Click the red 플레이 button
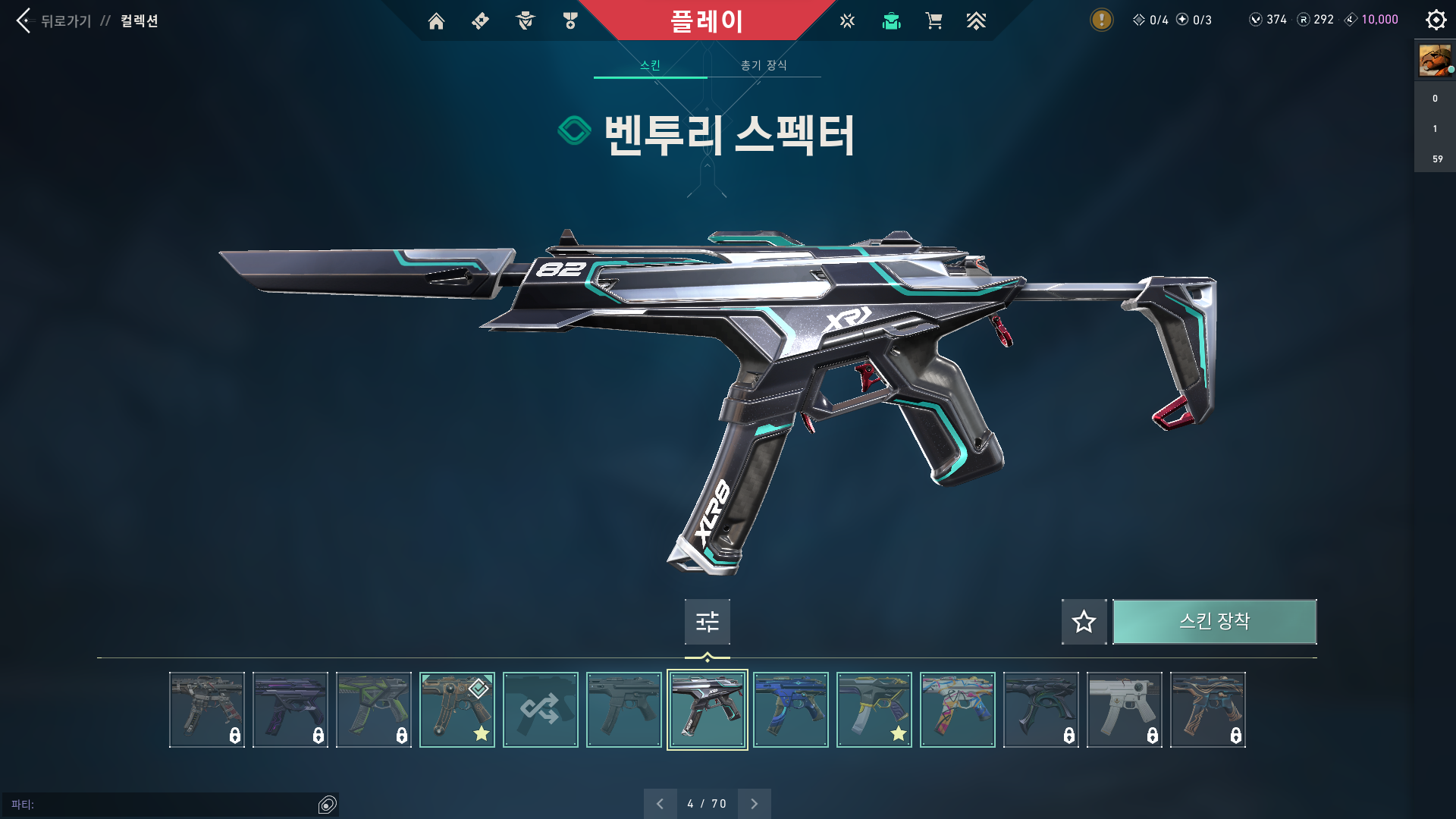This screenshot has height=819, width=1456. click(706, 21)
